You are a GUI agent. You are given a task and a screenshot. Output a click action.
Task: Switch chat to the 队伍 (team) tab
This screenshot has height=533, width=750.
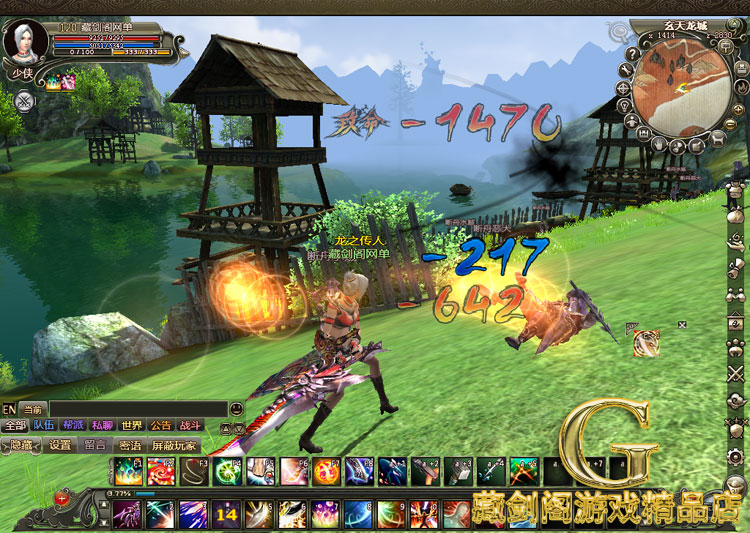coord(44,425)
